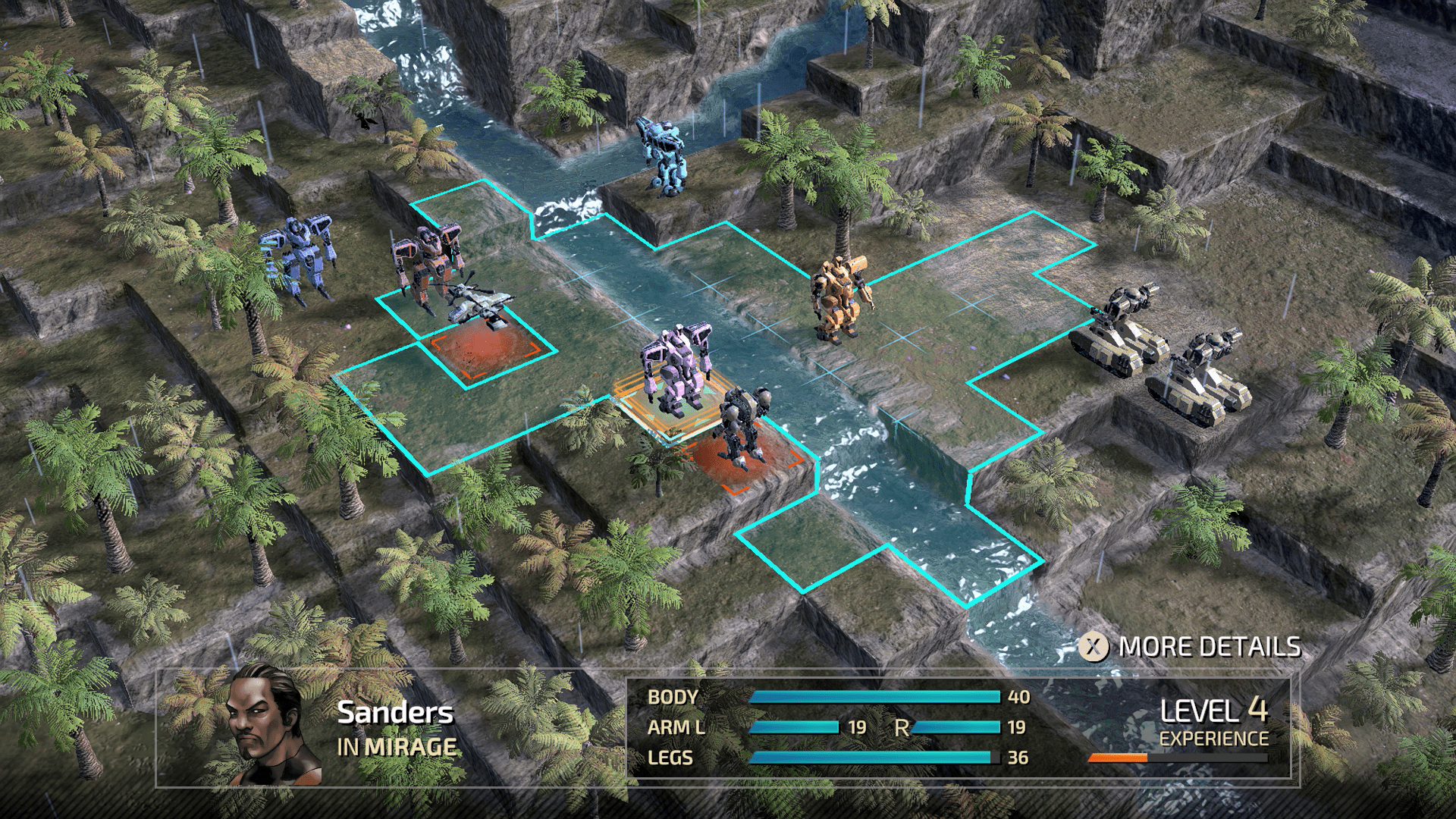1456x819 pixels.
Task: Target the dark mech on the red tile
Action: click(x=743, y=426)
